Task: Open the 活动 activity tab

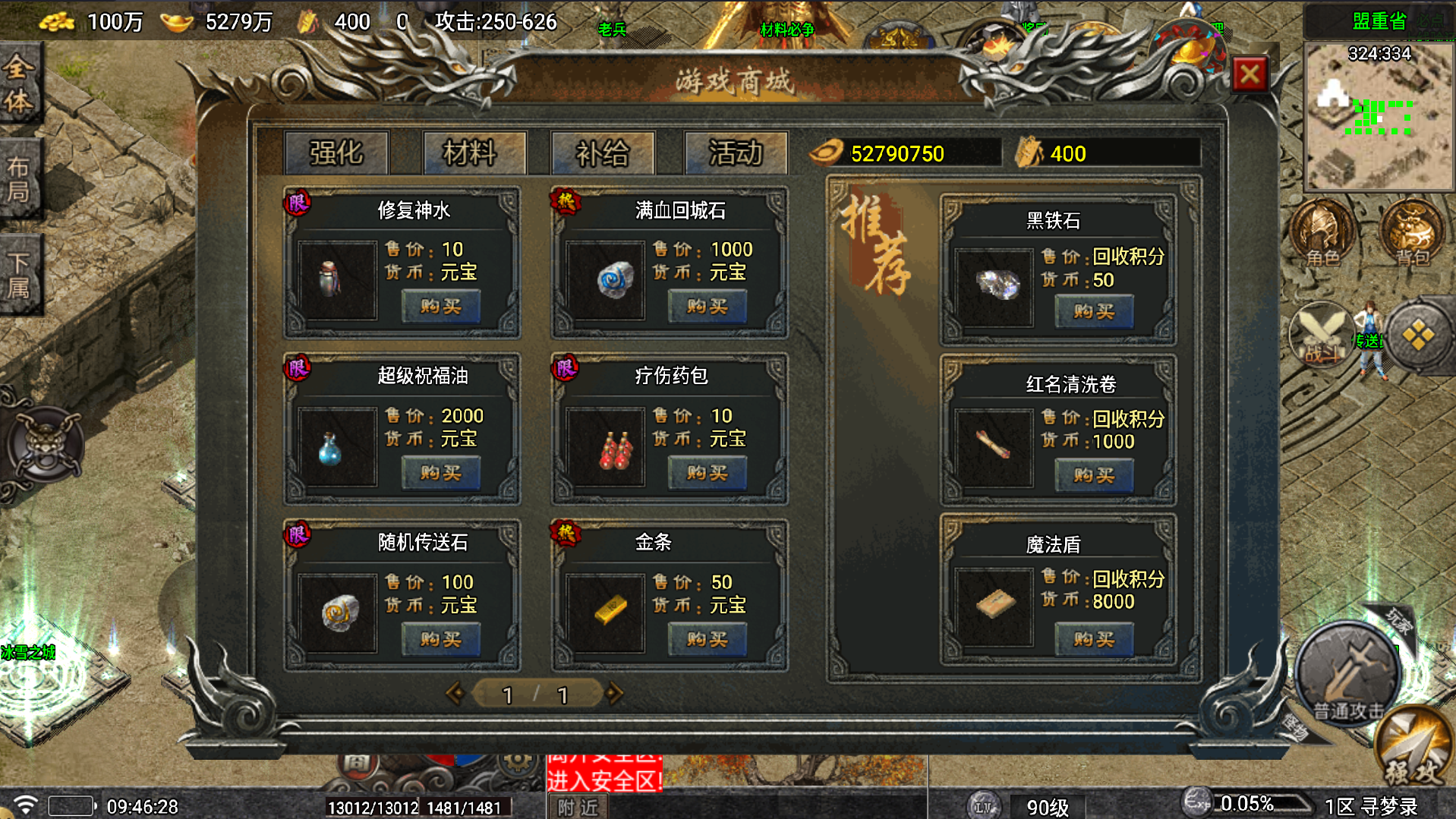Action: tap(736, 153)
